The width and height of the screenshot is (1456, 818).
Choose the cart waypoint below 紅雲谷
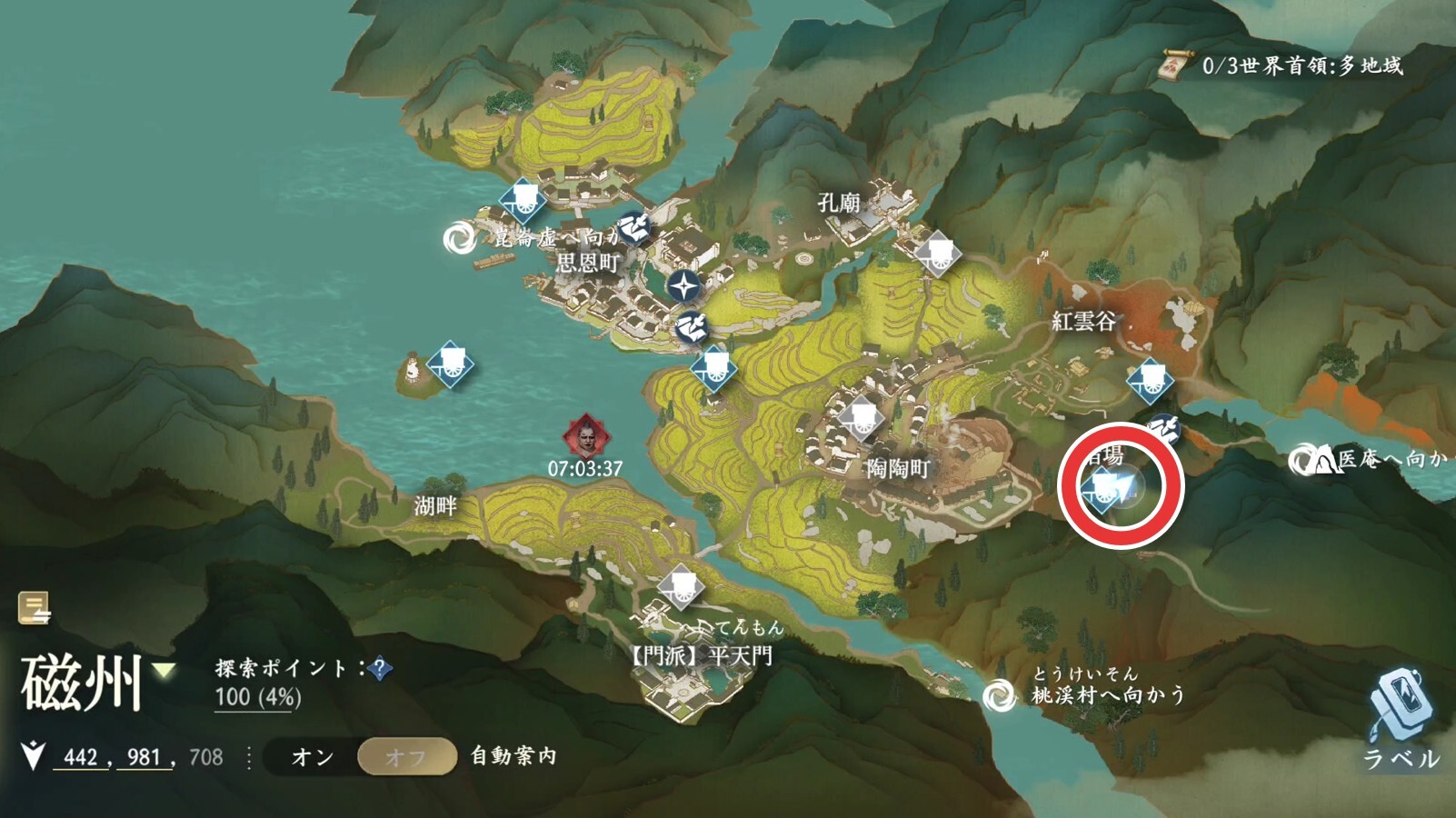pyautogui.click(x=1149, y=380)
